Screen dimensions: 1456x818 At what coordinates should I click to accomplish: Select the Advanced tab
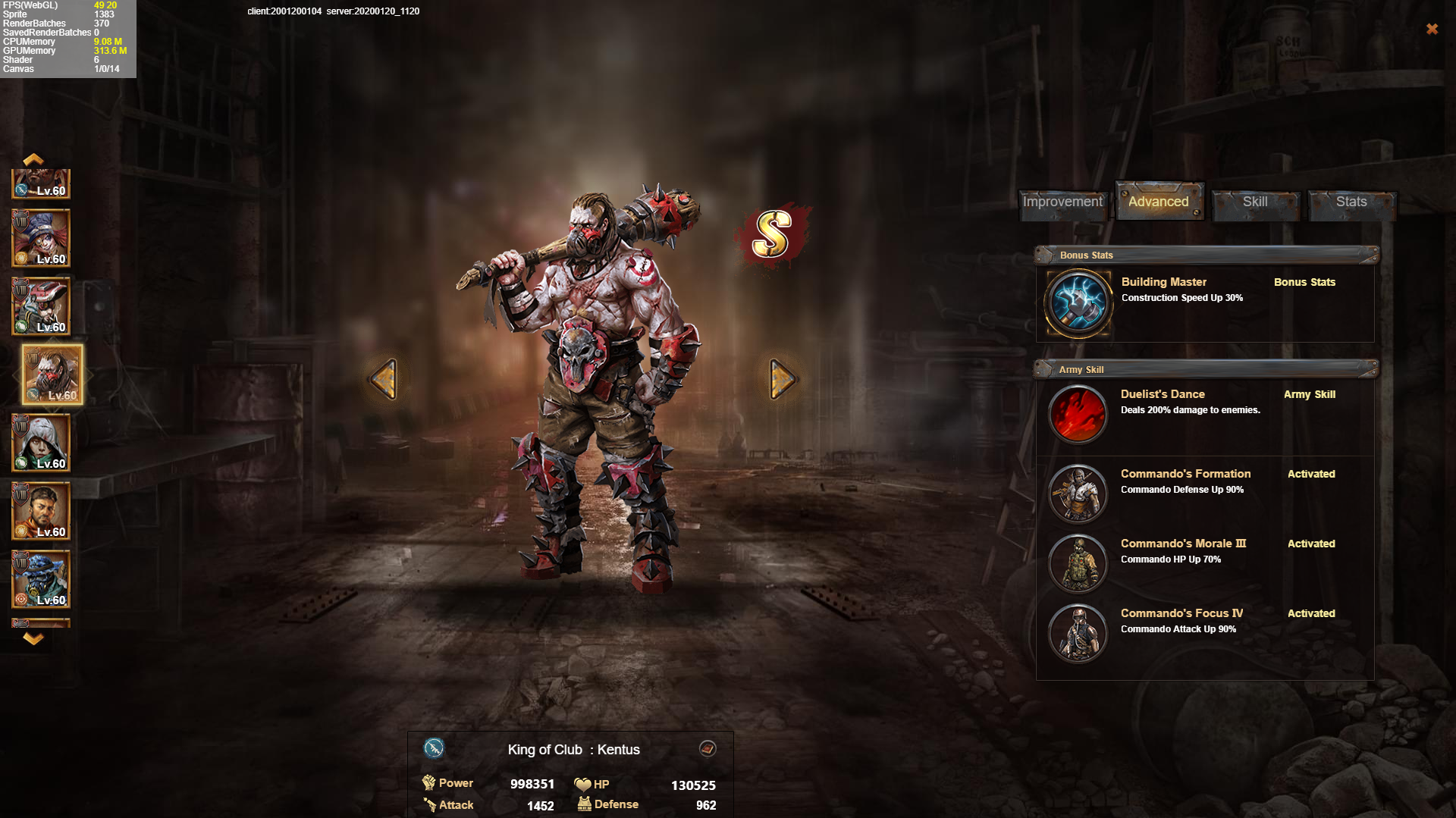1158,202
